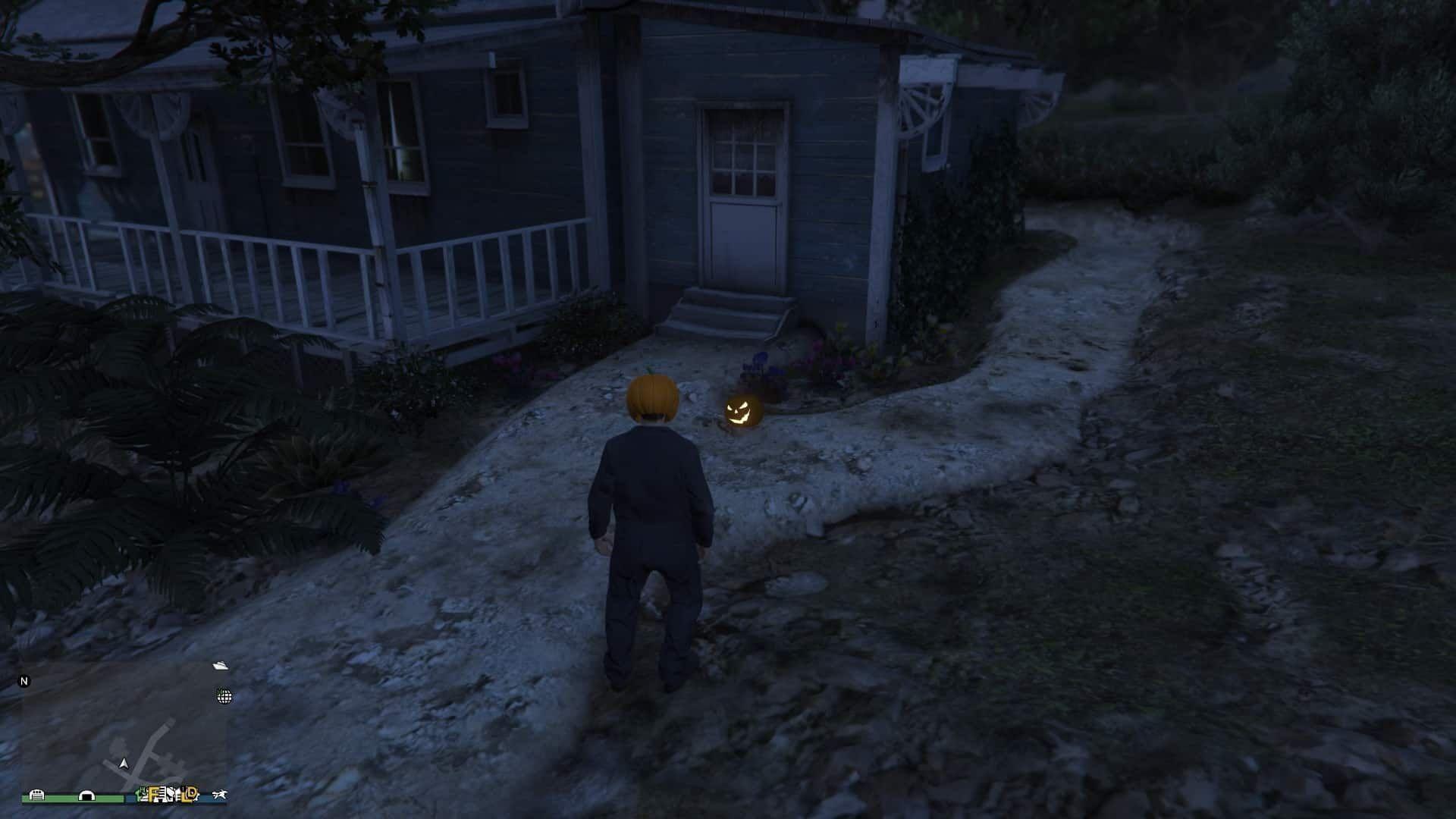Click the boat blip above the minimap
Viewport: 1456px width, 819px height.
[220, 666]
